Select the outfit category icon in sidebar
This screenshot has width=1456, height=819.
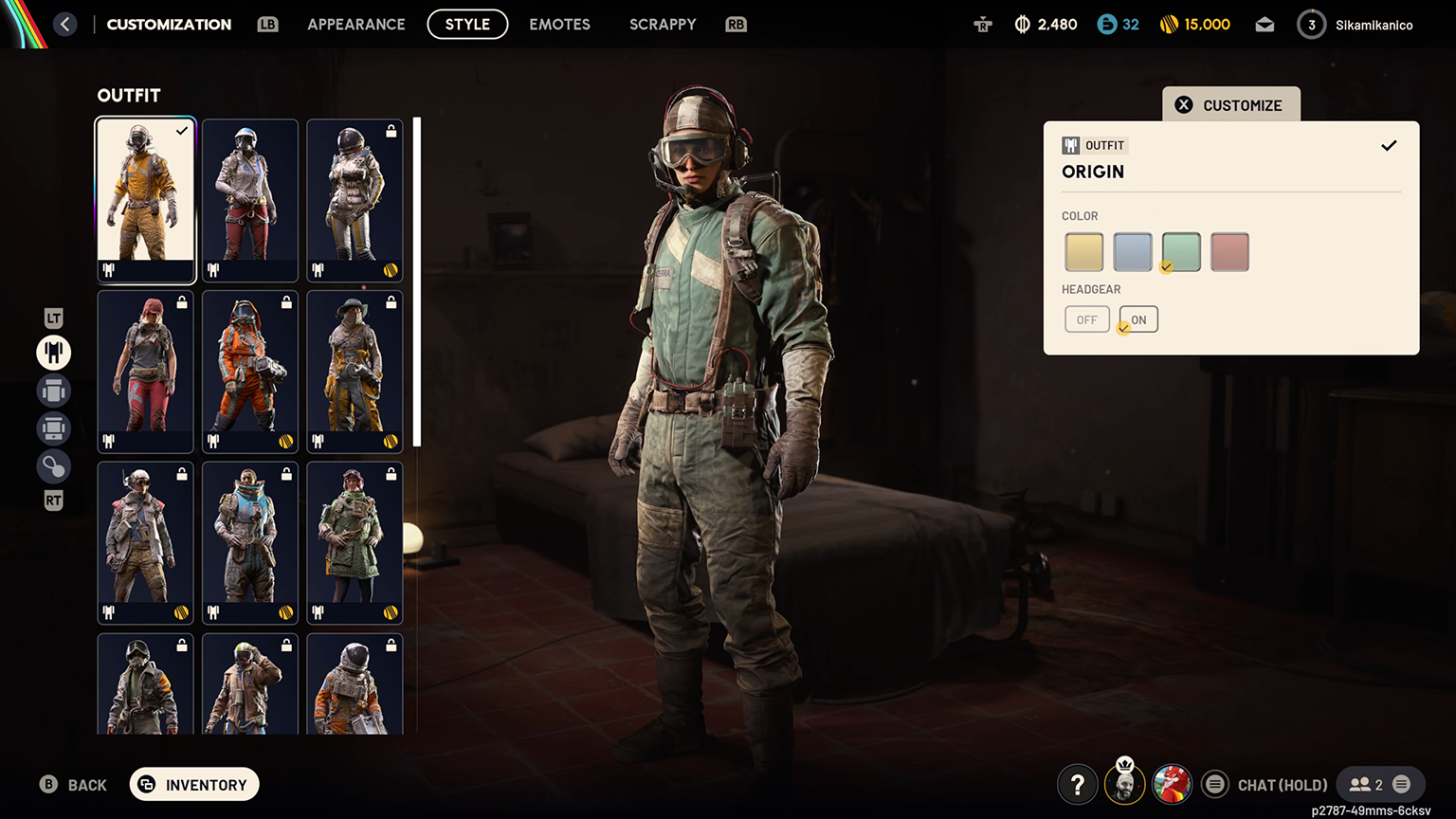54,353
